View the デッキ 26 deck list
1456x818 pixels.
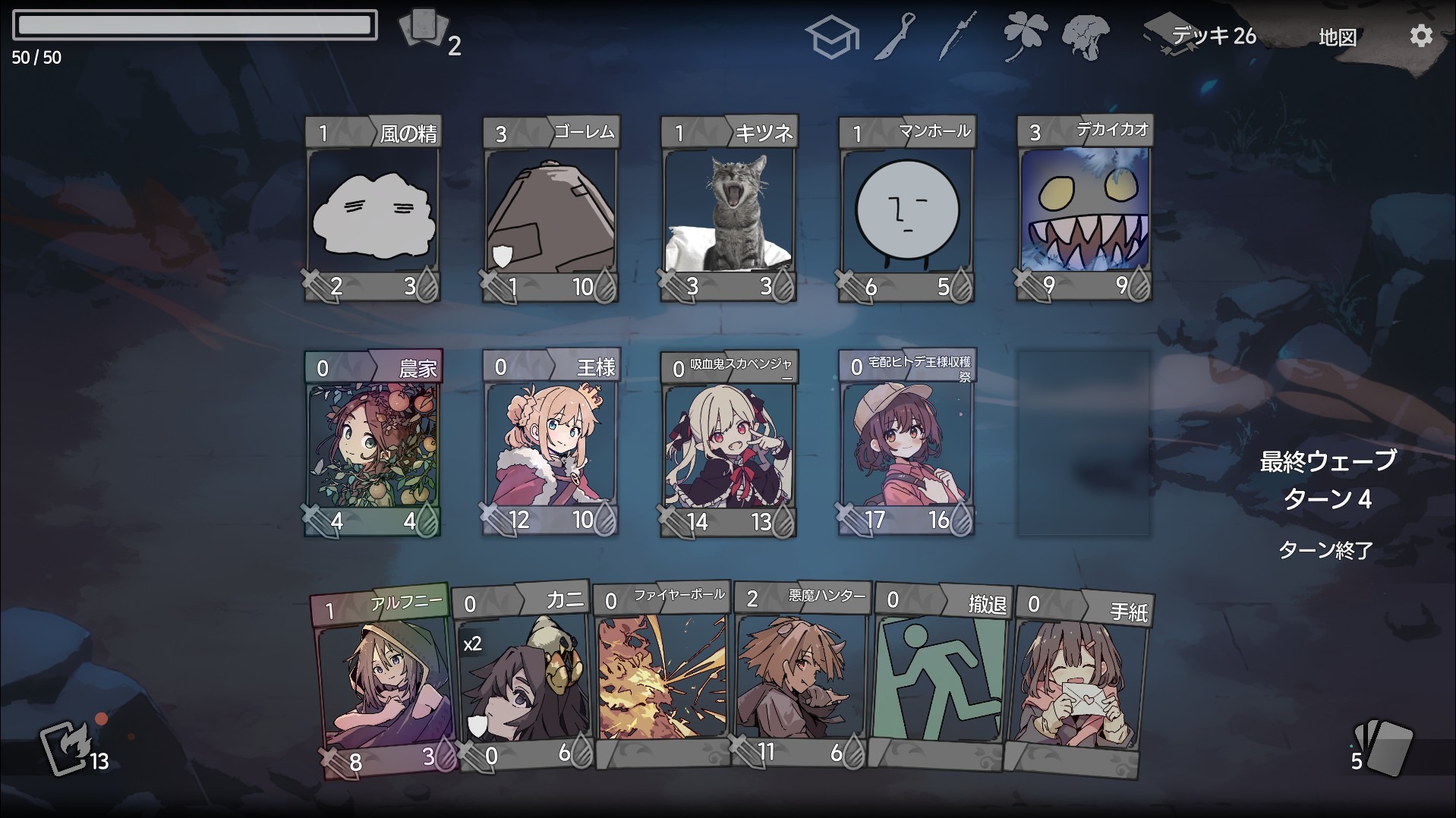point(1203,36)
